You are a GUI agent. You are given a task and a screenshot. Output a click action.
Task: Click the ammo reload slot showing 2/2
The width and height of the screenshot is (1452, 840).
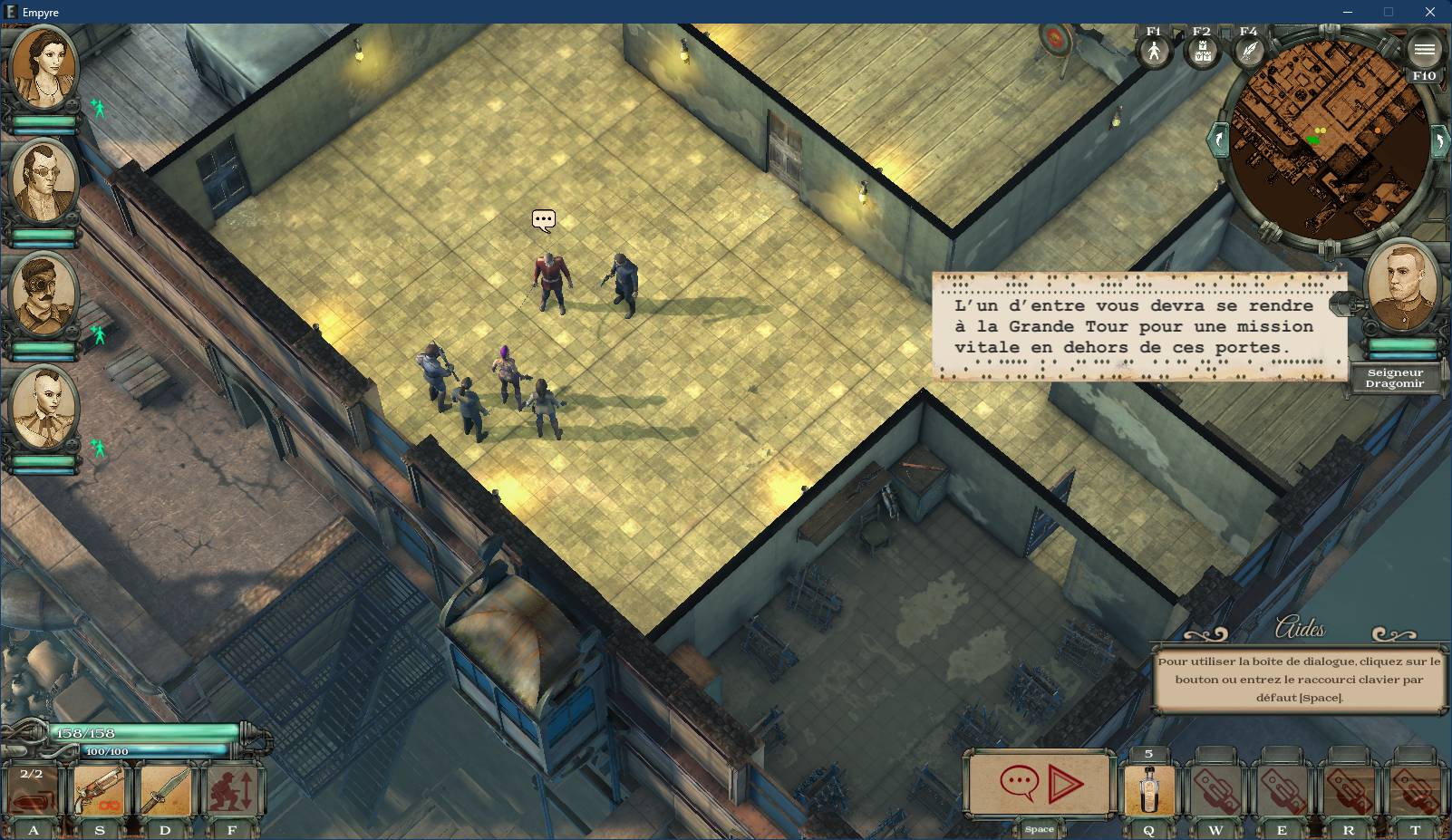32,791
